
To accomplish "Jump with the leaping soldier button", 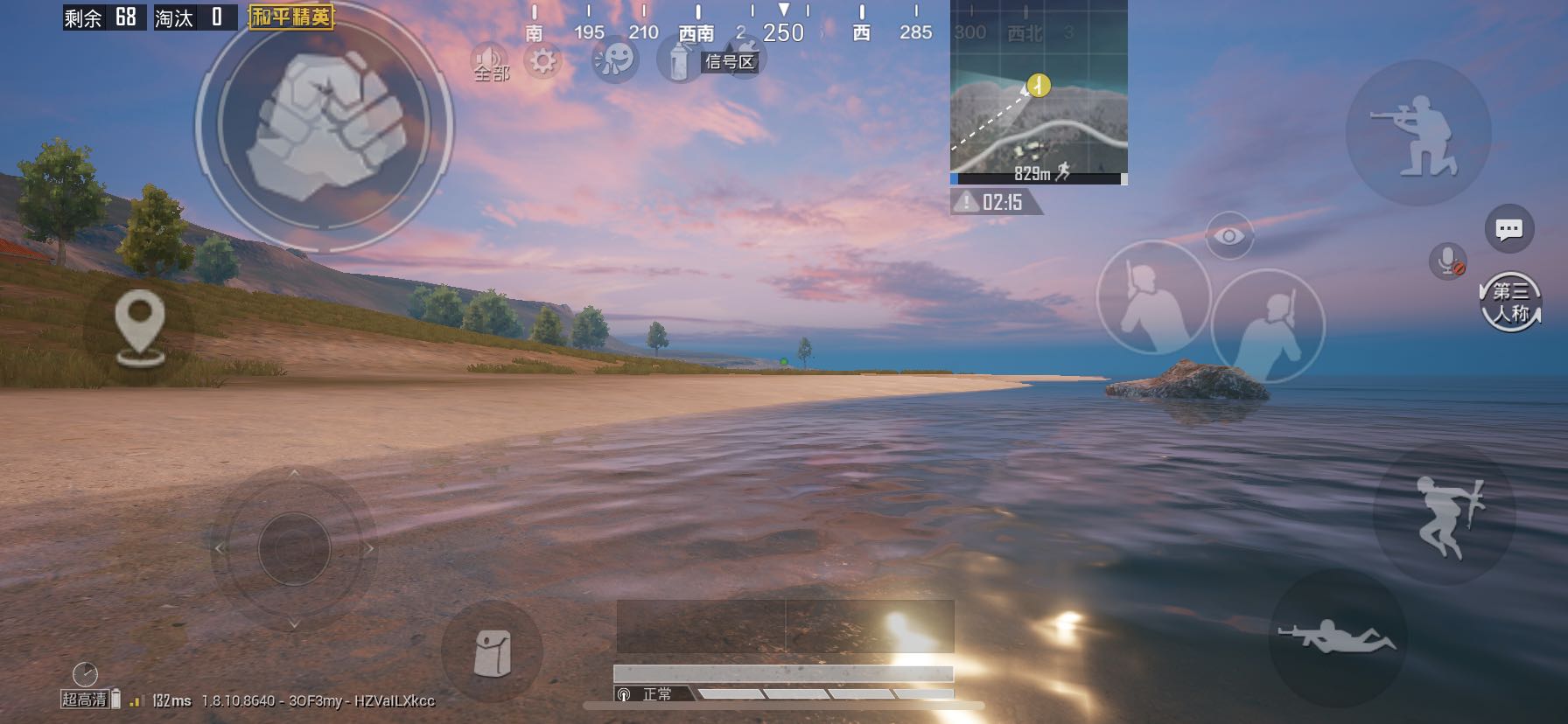I will pos(1445,516).
